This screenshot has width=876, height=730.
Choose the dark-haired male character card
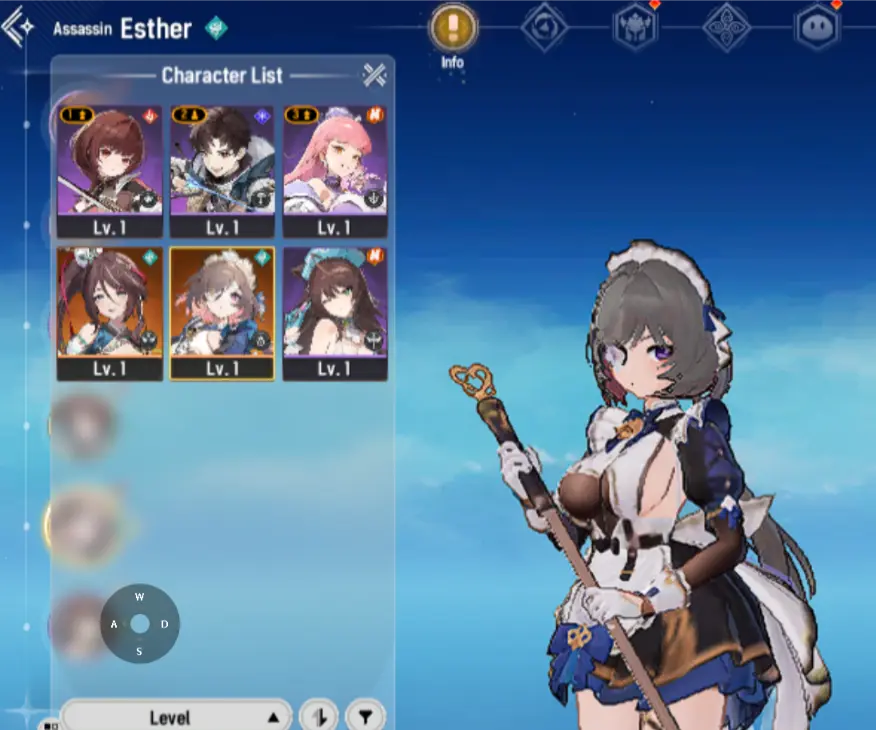tap(222, 169)
